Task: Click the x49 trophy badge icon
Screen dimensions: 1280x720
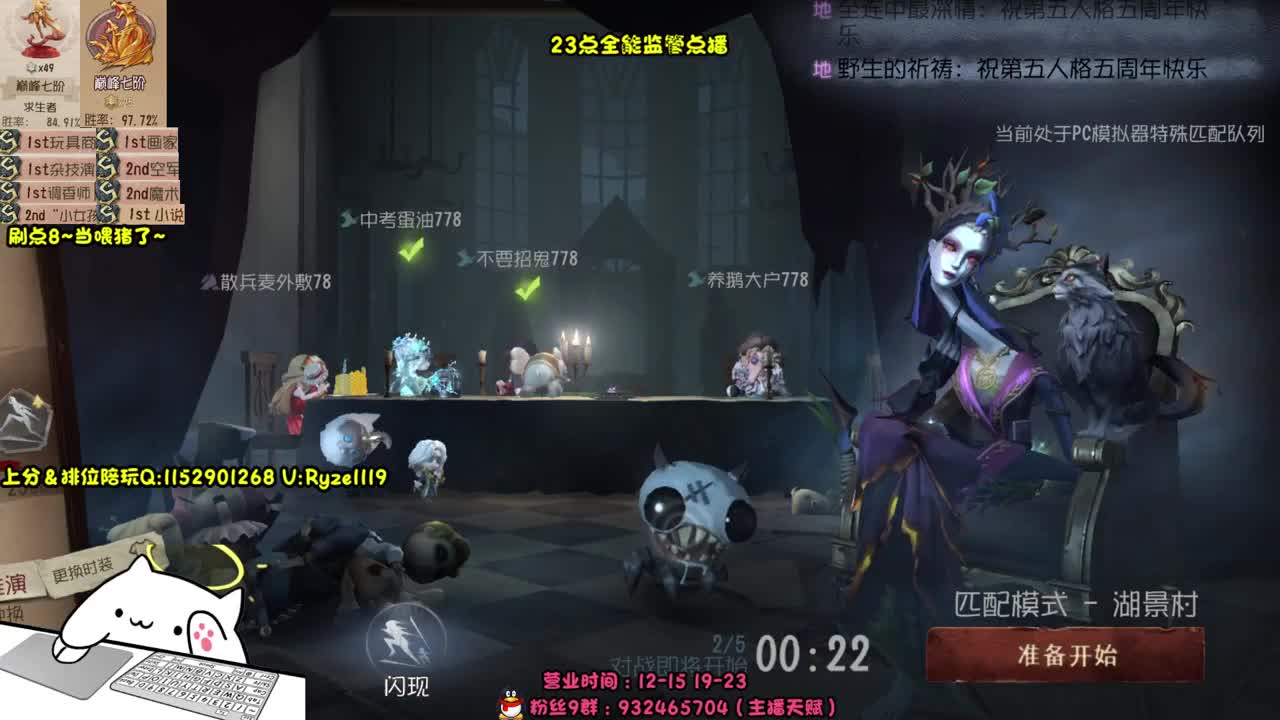Action: (31, 67)
